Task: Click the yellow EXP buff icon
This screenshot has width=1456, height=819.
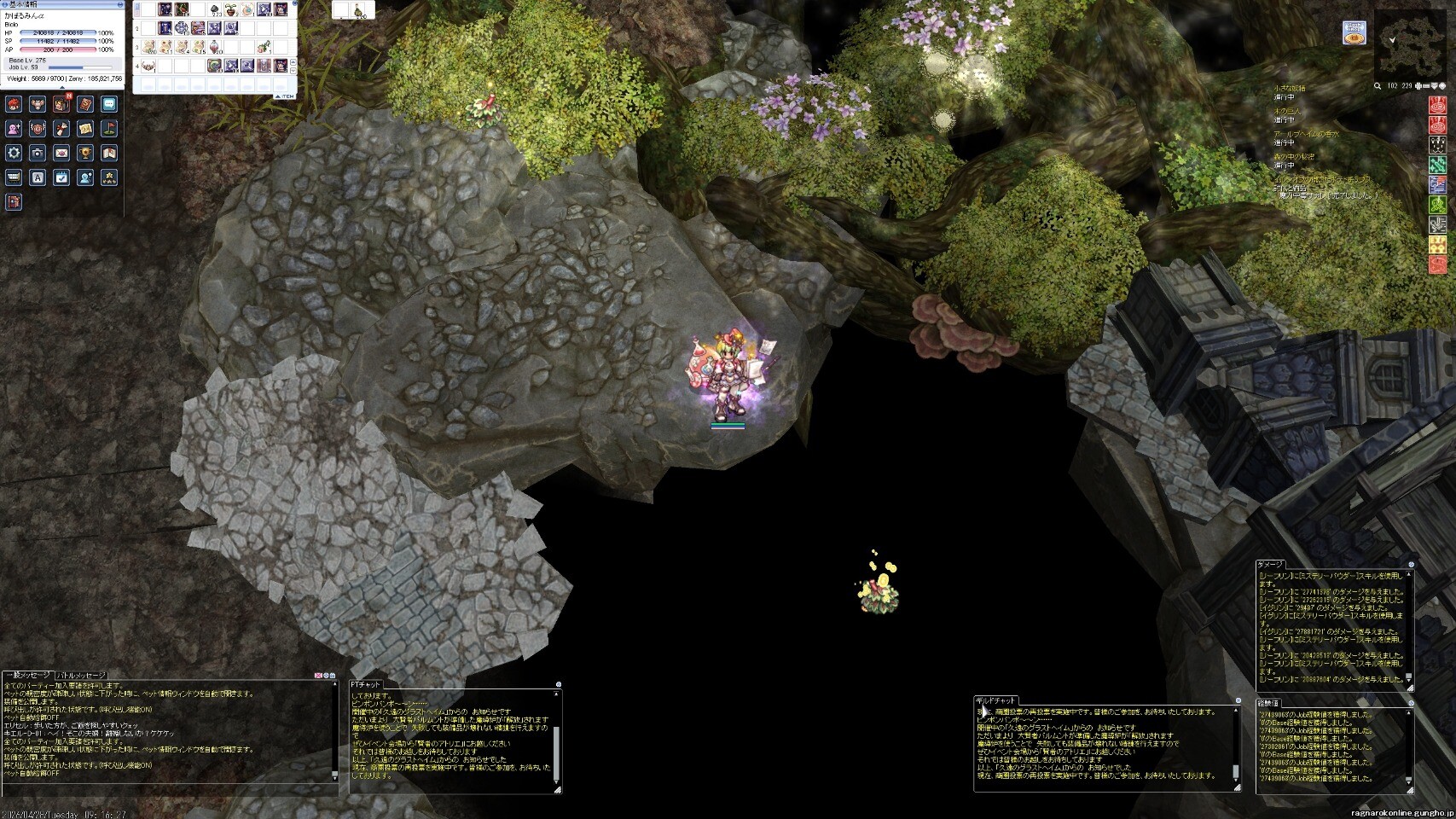Action: [x=1438, y=245]
